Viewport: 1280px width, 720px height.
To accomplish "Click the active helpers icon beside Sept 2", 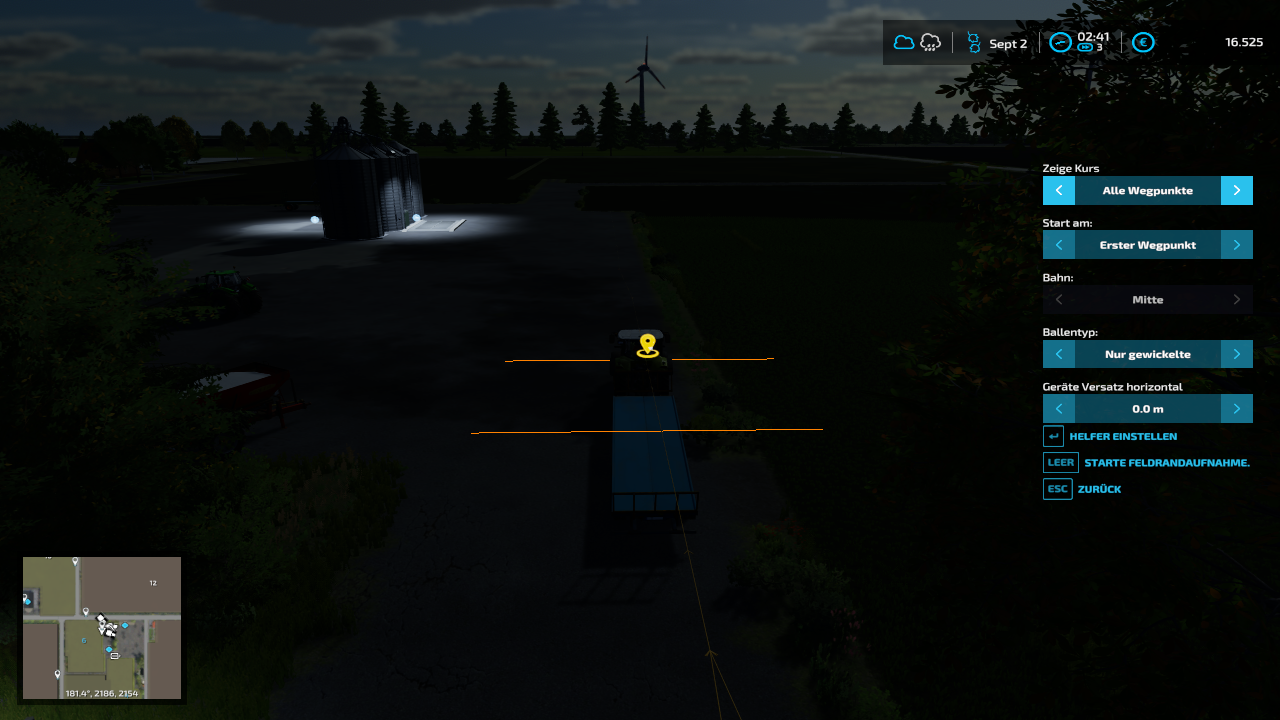I will coord(974,43).
